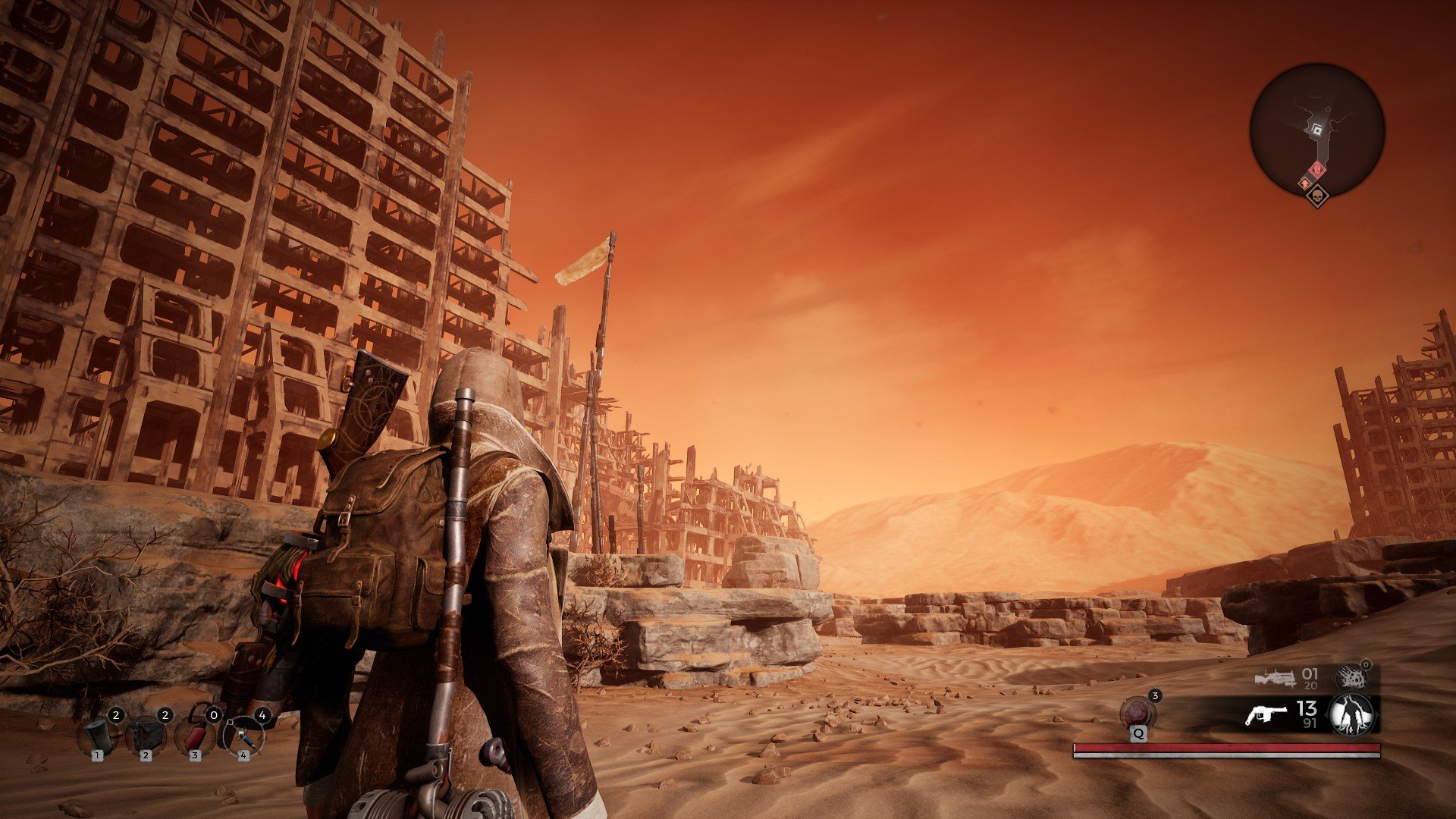This screenshot has width=1456, height=819.
Task: Click the charge counter badge showing 3 heals
Action: (x=1155, y=695)
